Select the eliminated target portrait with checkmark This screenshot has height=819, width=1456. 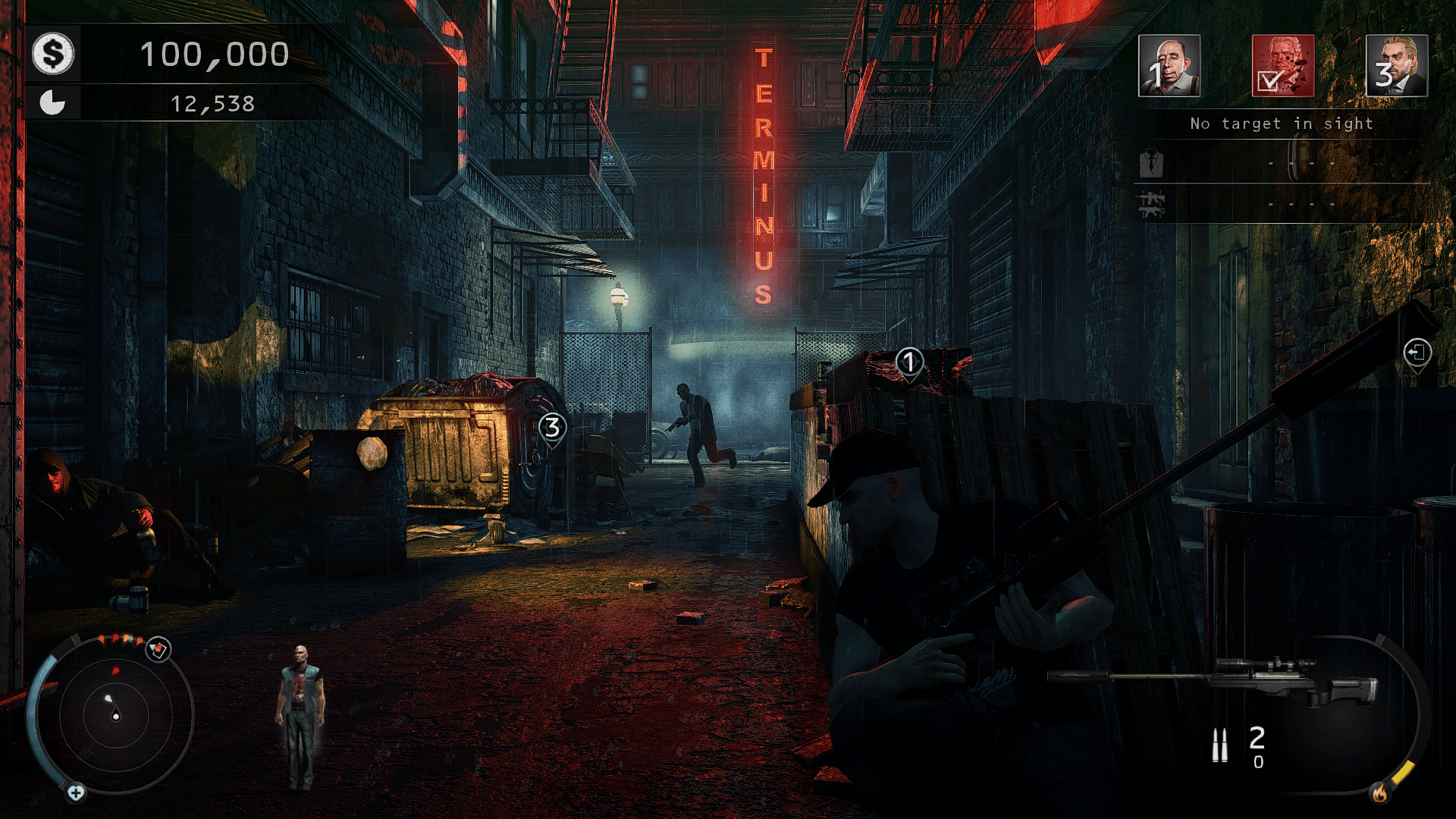[x=1282, y=66]
